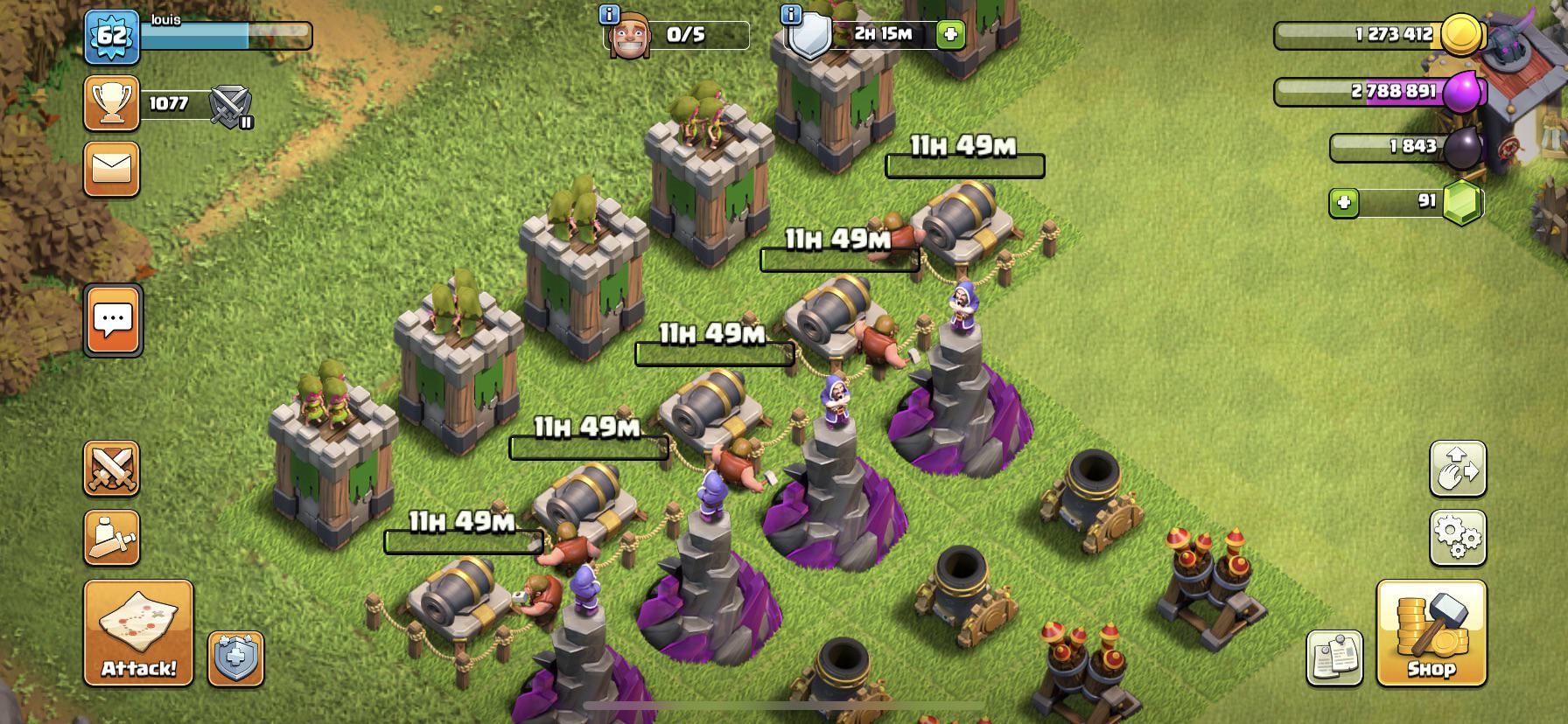The image size is (1568, 724).
Task: Tap the gold coin resource icon
Action: (x=1461, y=35)
